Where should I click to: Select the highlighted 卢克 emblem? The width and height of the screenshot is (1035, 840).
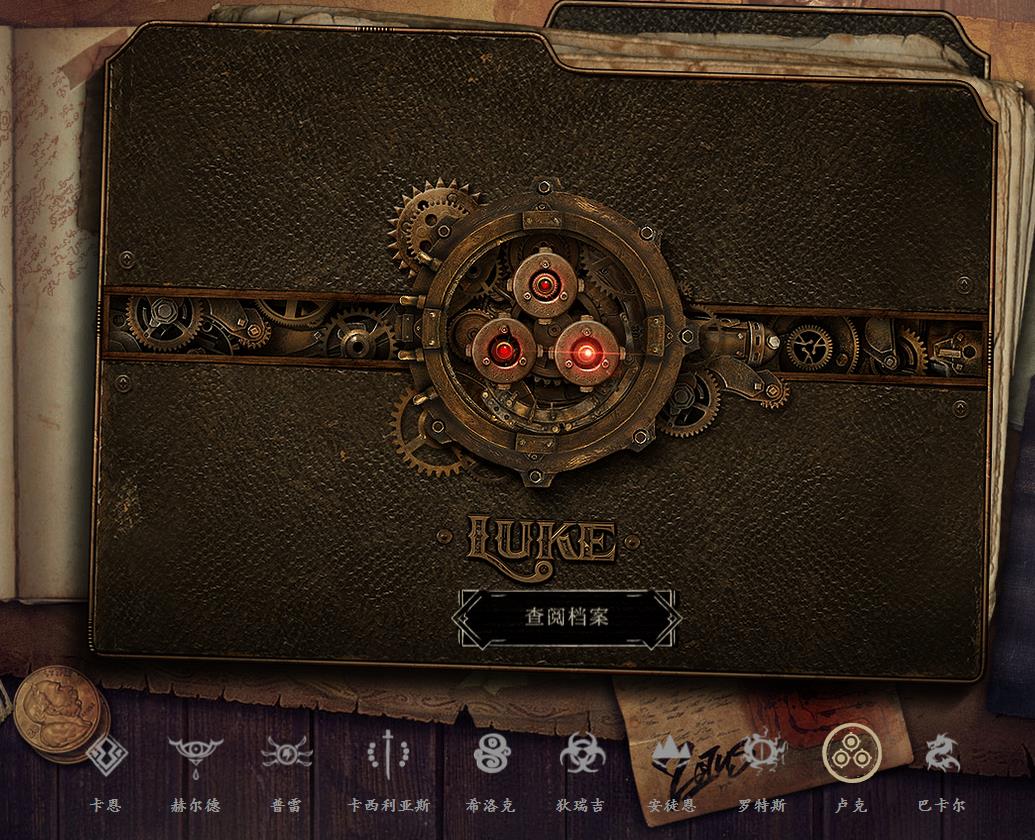click(851, 753)
